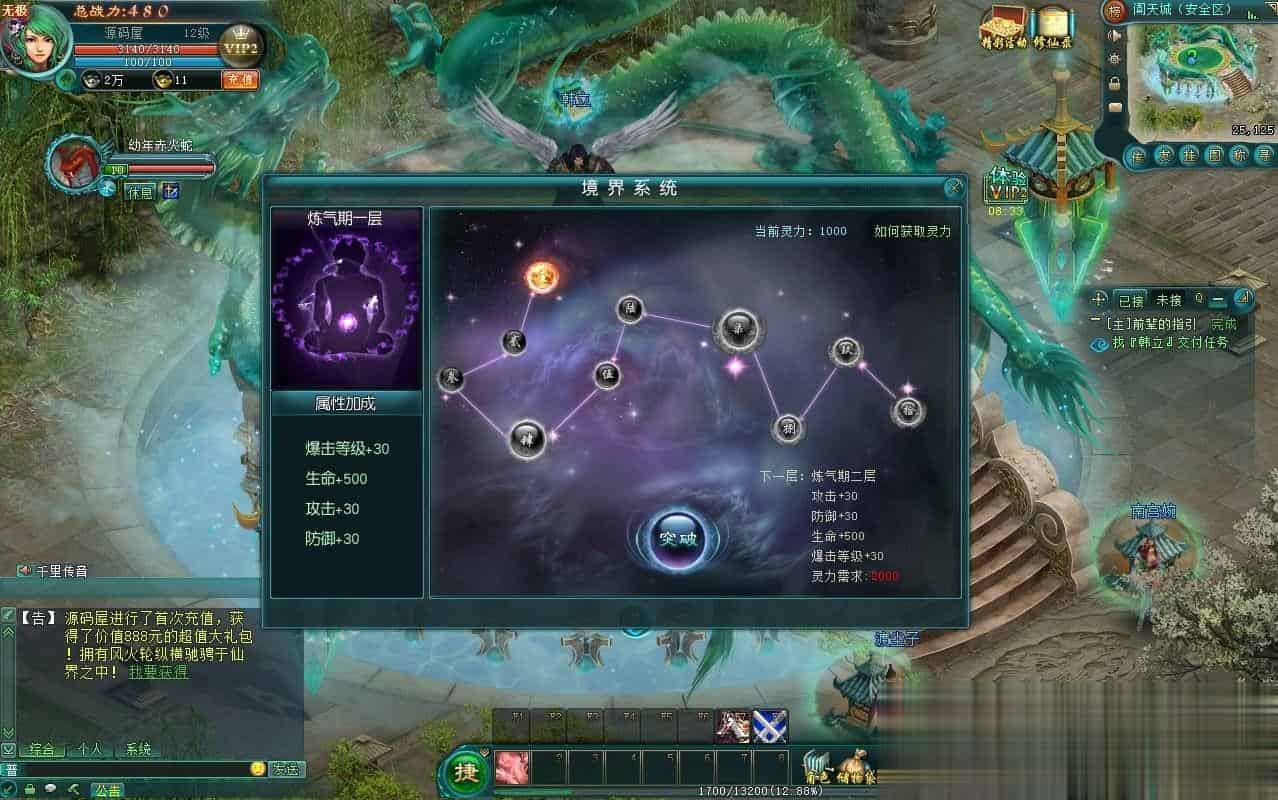Switch quest tracker to 未接 tab
Image resolution: width=1278 pixels, height=800 pixels.
[x=1168, y=300]
